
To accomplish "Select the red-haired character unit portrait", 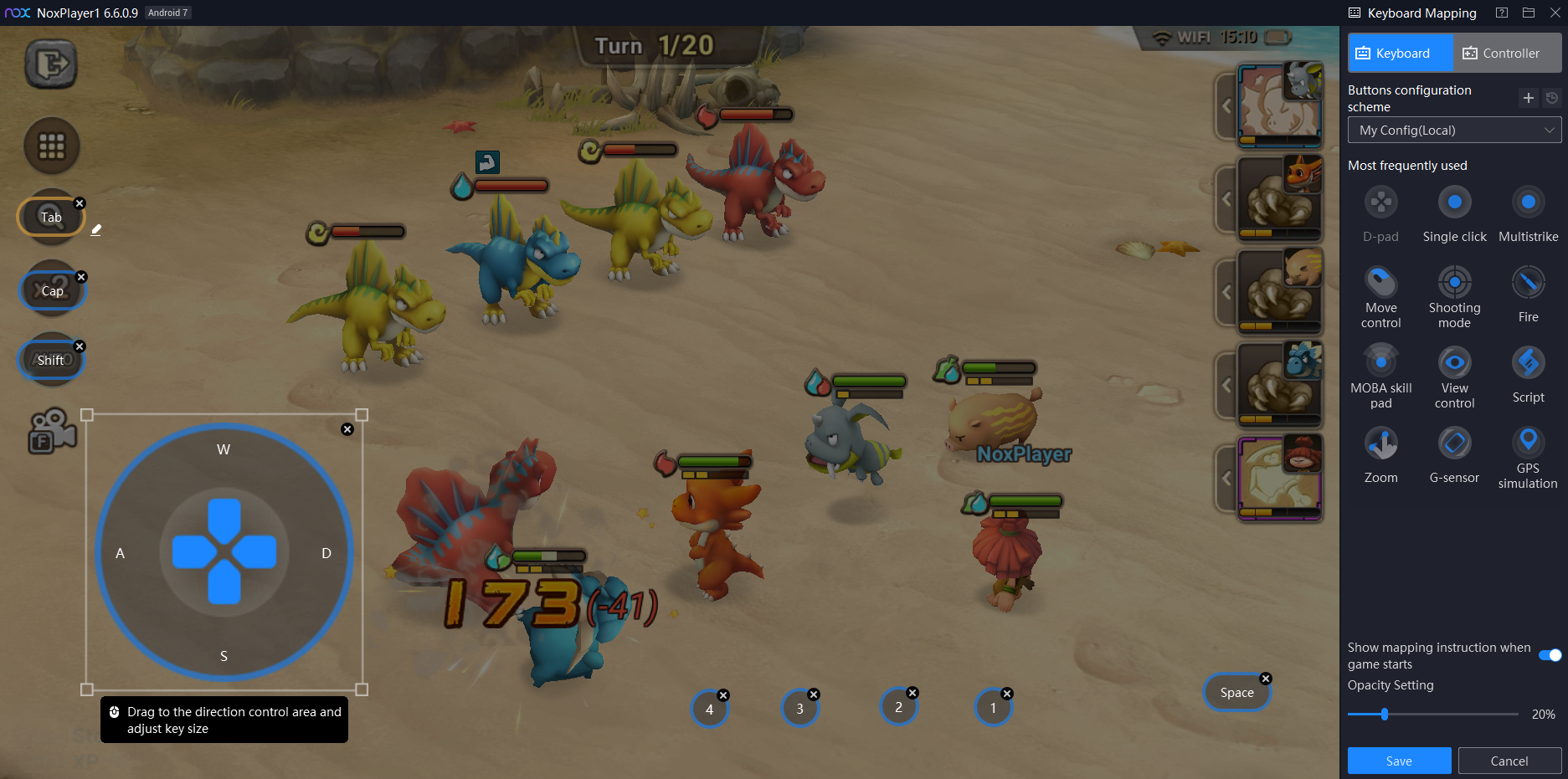I will [1278, 479].
